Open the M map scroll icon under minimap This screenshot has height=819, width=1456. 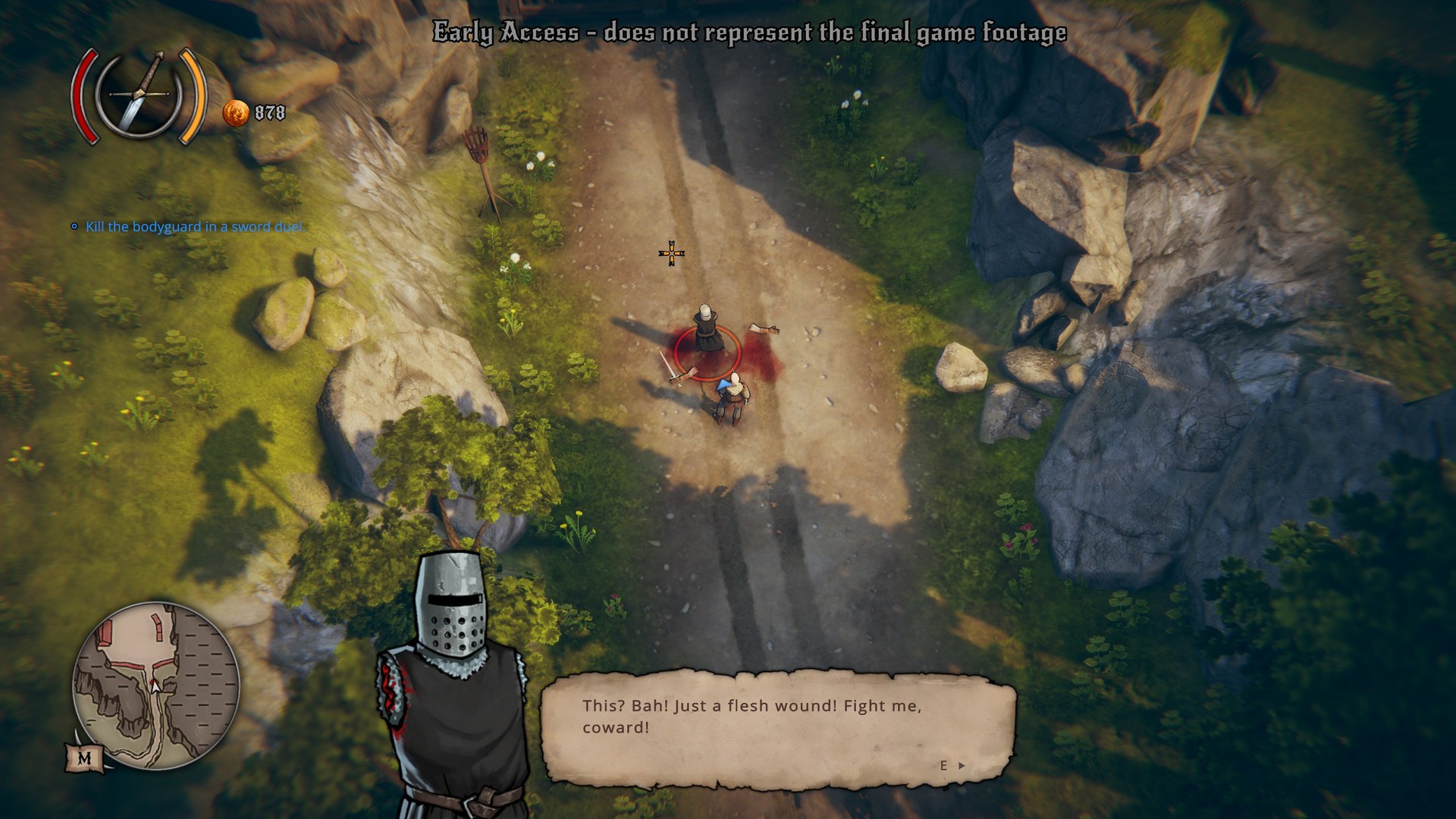pos(85,758)
